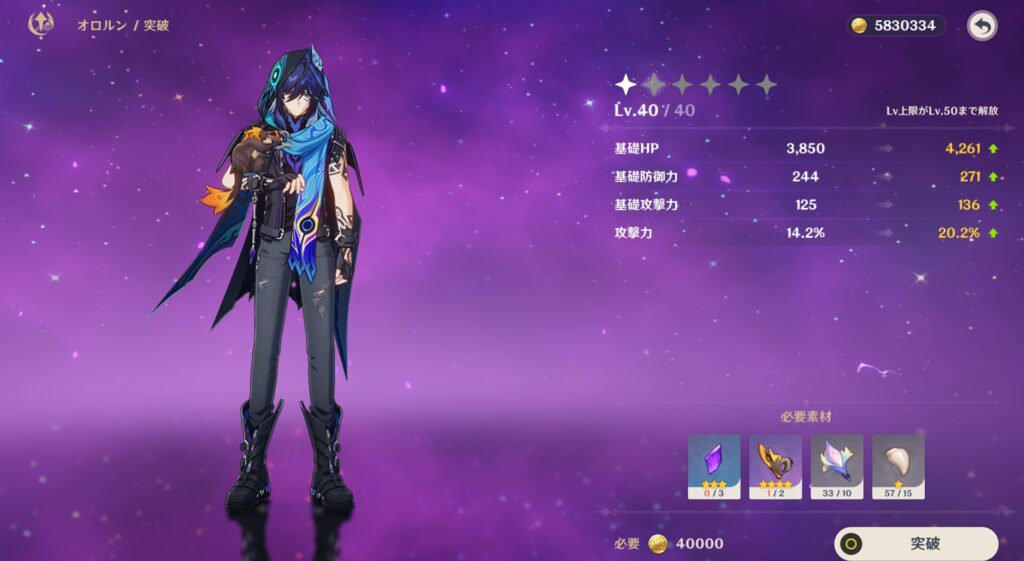
Task: Click the 突破 ascend button
Action: click(916, 544)
